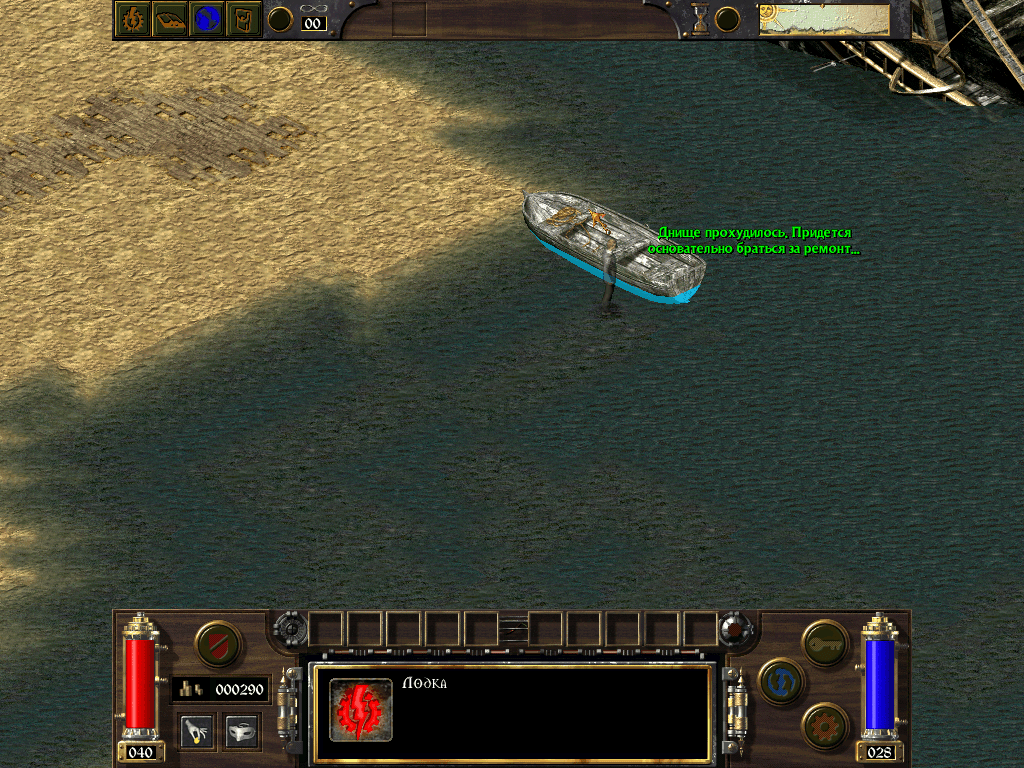Open the character sheet gear icon

(x=133, y=19)
